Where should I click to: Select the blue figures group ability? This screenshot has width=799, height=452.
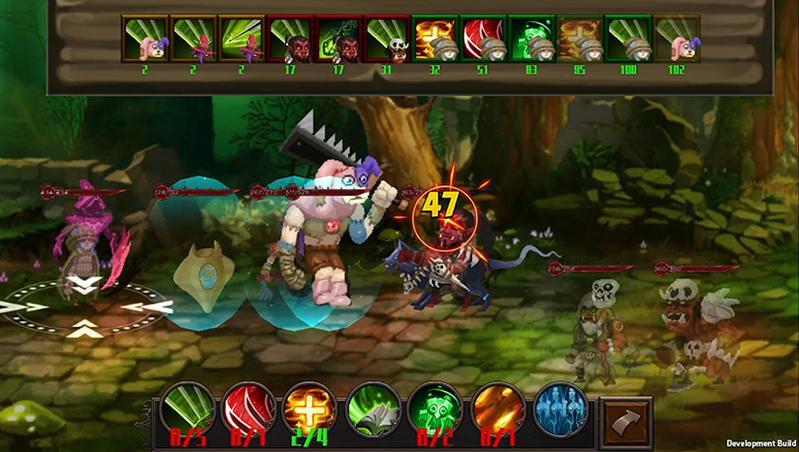[x=558, y=410]
